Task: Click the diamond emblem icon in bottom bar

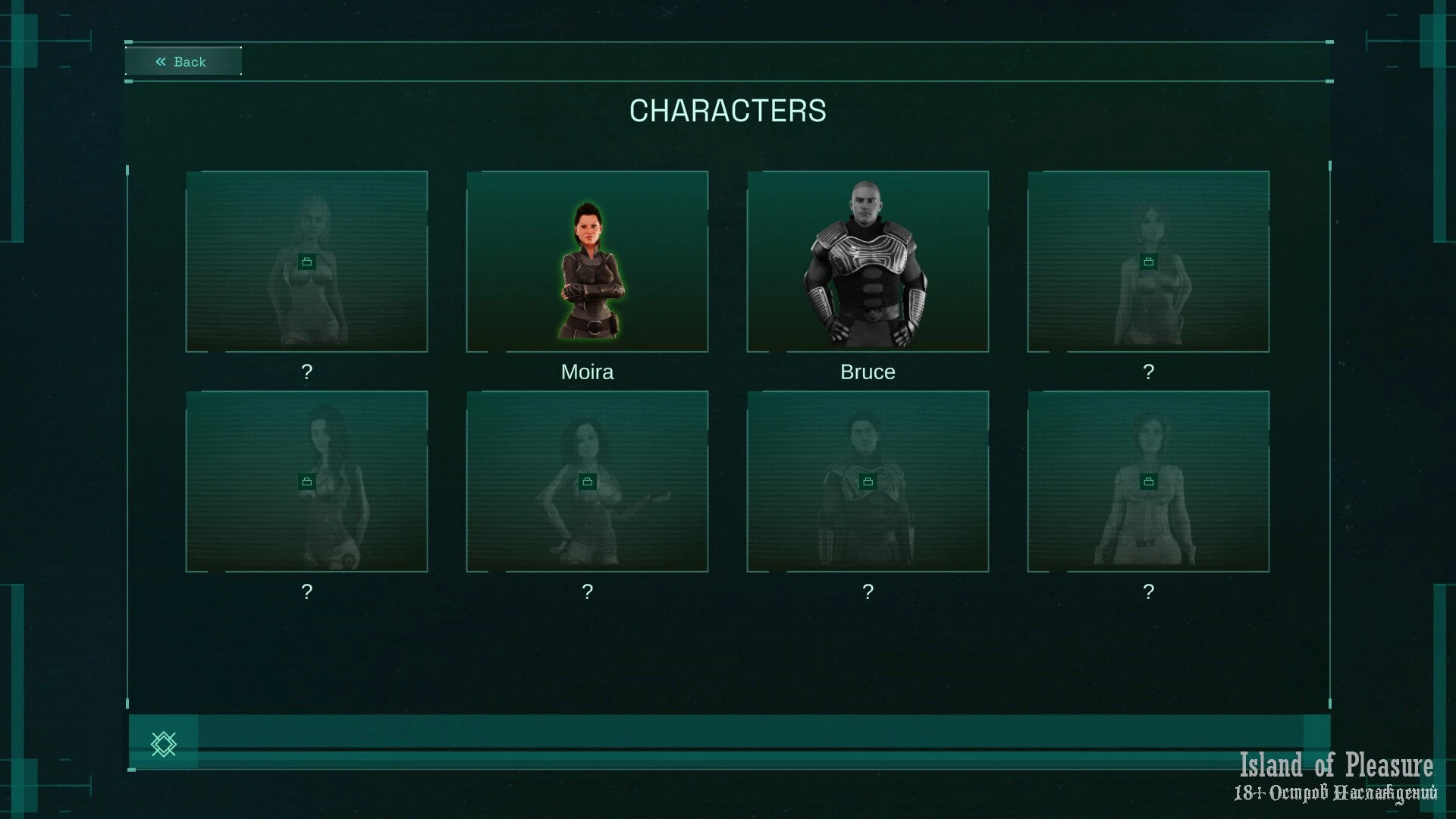Action: [164, 744]
